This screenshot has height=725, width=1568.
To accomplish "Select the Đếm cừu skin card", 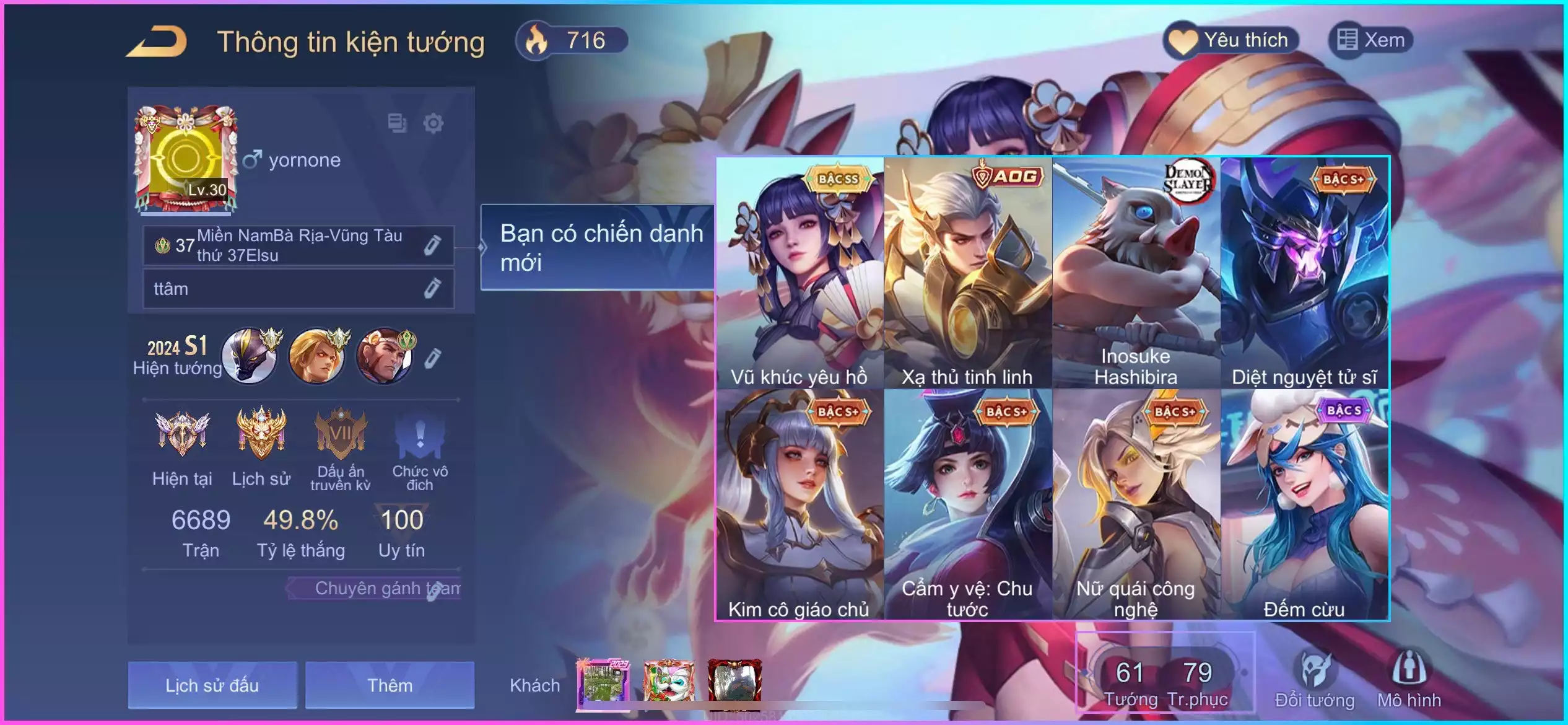I will point(1304,504).
